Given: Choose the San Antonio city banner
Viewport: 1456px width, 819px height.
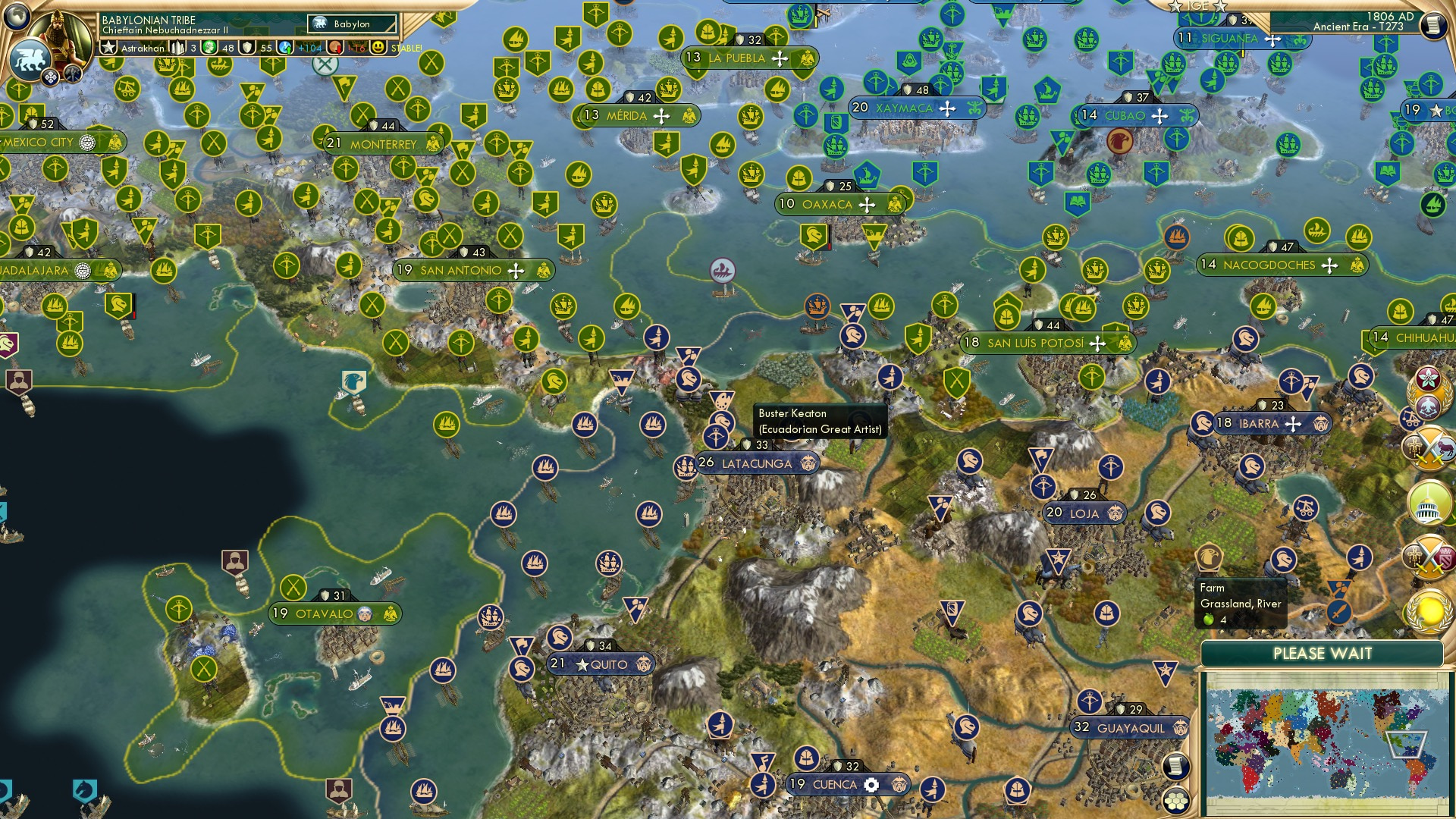Looking at the screenshot, I should (x=460, y=271).
